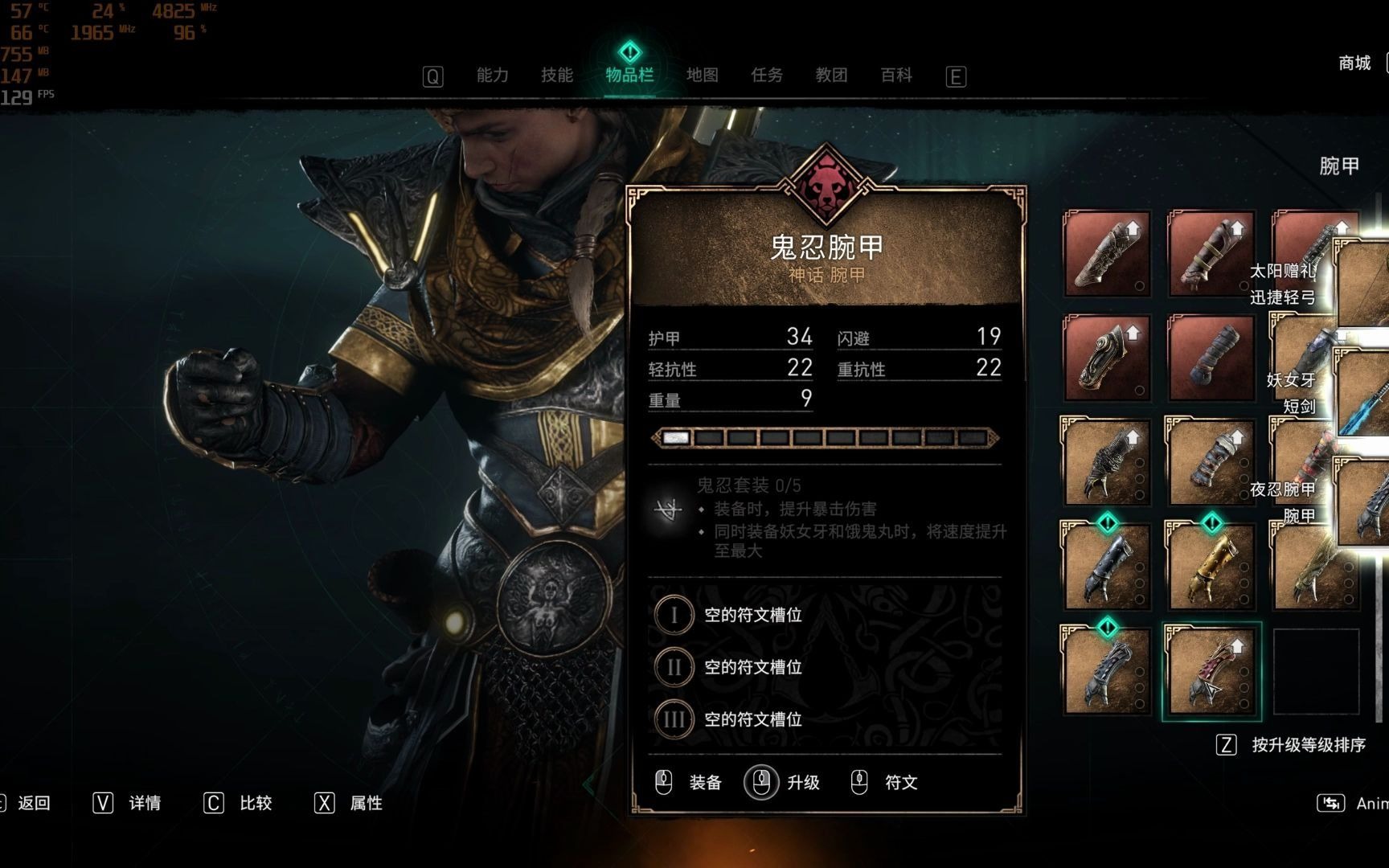Toggle the 详情 details panel
Viewport: 1389px width, 868px height.
click(143, 803)
